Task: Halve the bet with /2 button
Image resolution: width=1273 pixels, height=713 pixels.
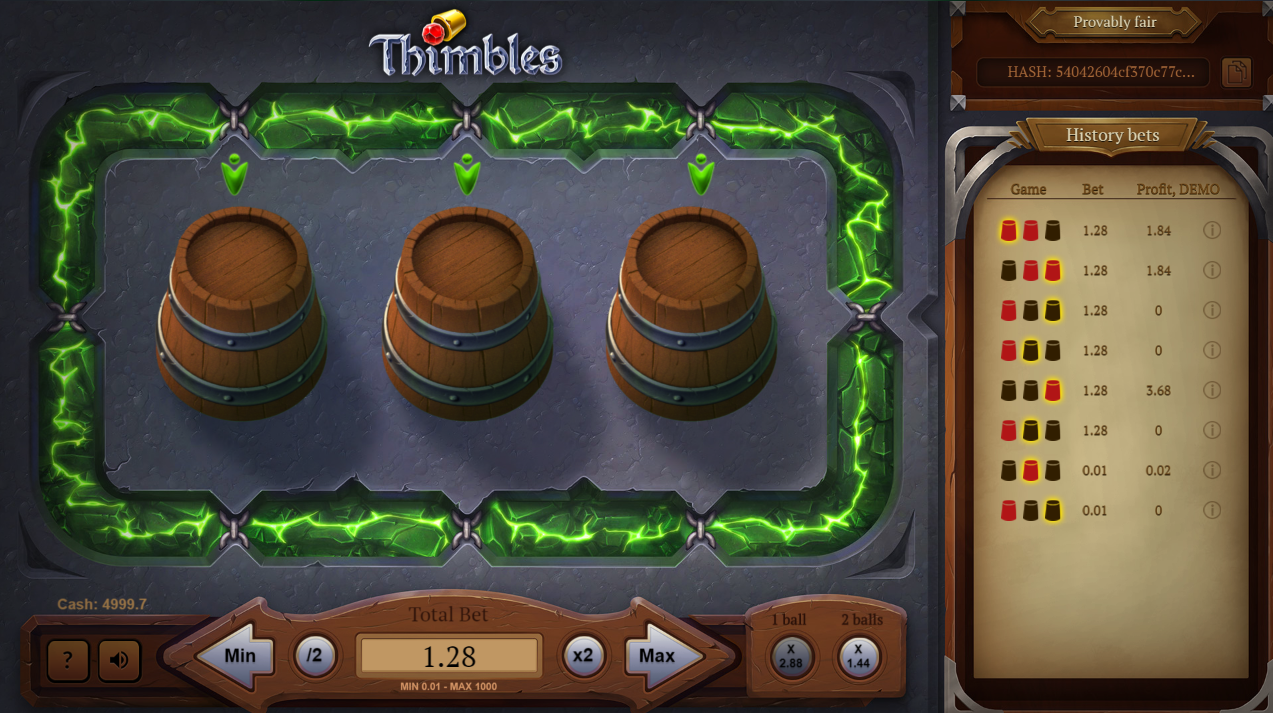Action: tap(315, 656)
